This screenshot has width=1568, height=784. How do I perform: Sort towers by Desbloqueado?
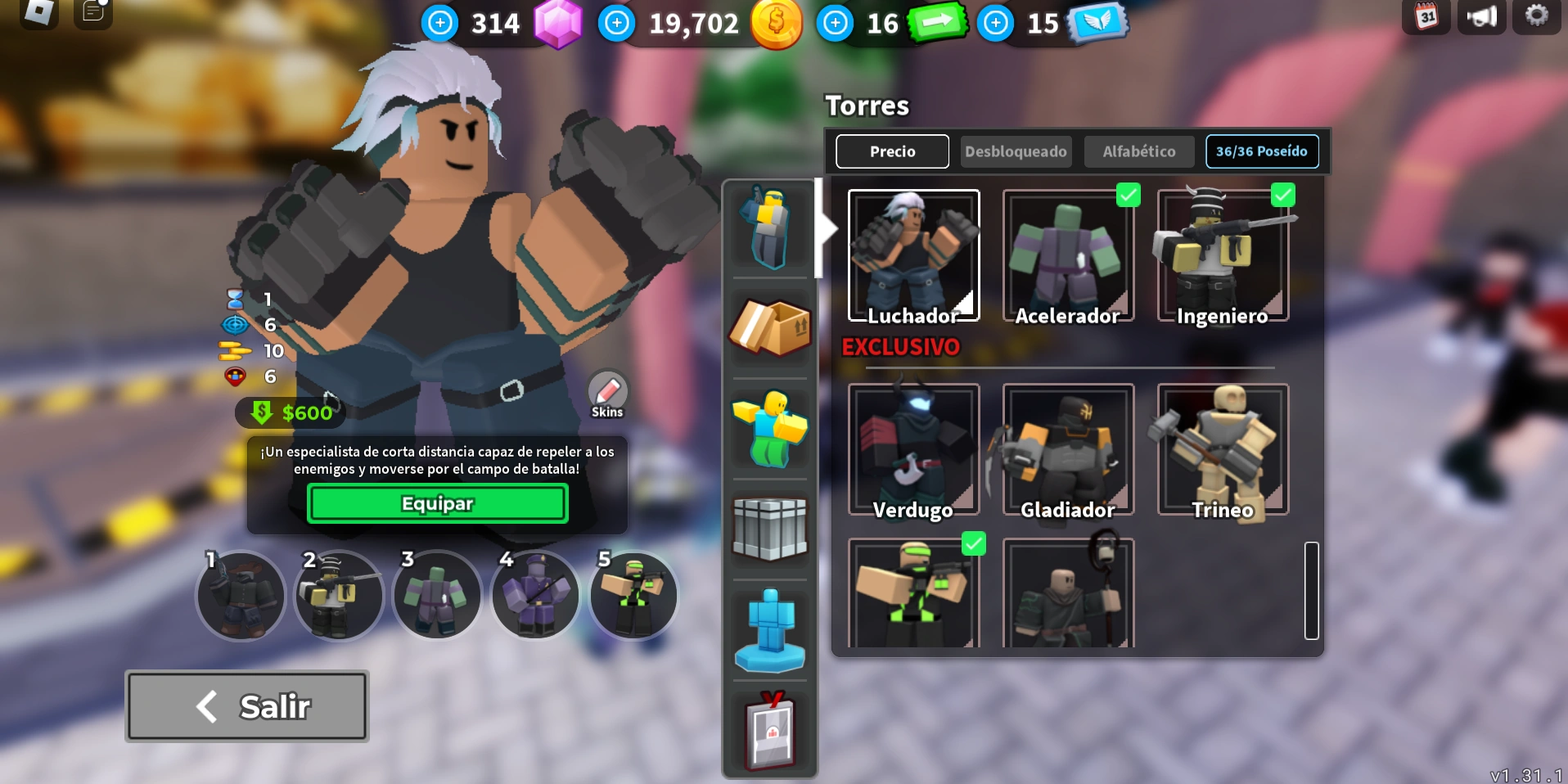pos(1016,151)
